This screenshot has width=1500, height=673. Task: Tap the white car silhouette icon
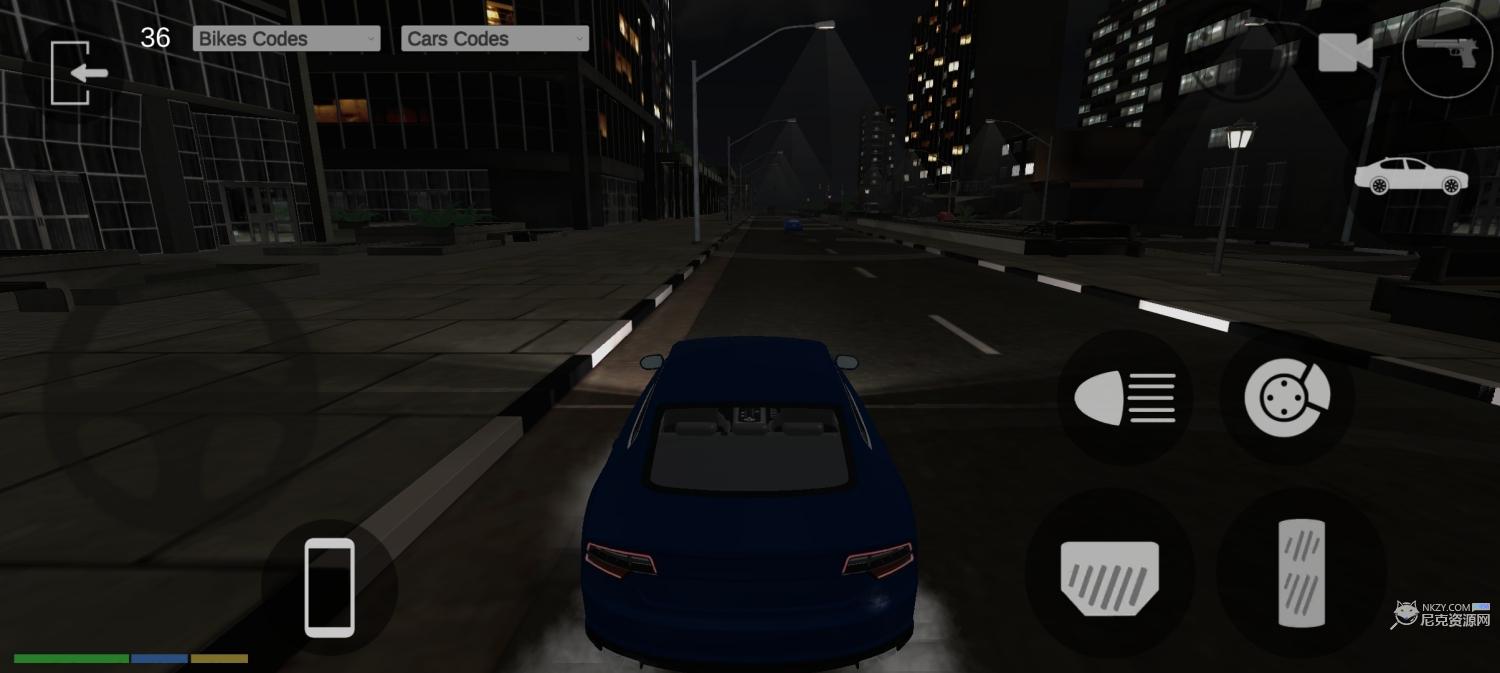tap(1411, 176)
